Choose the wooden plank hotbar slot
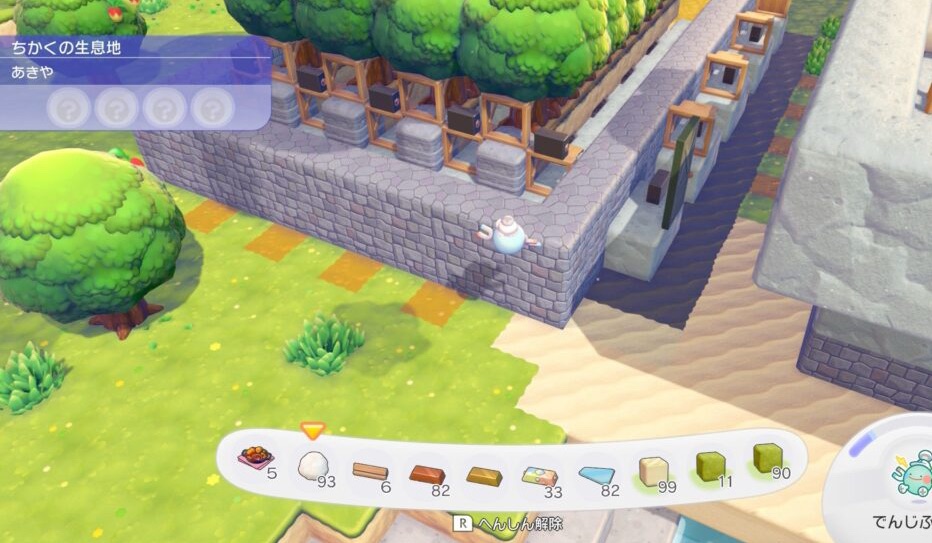 [370, 470]
